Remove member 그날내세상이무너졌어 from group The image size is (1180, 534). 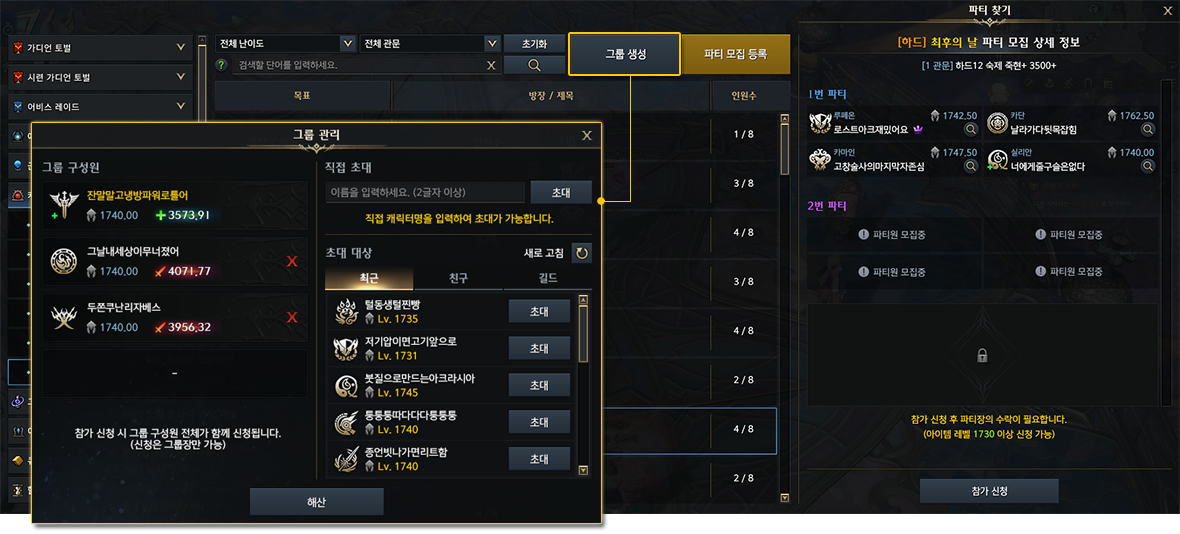click(x=292, y=262)
